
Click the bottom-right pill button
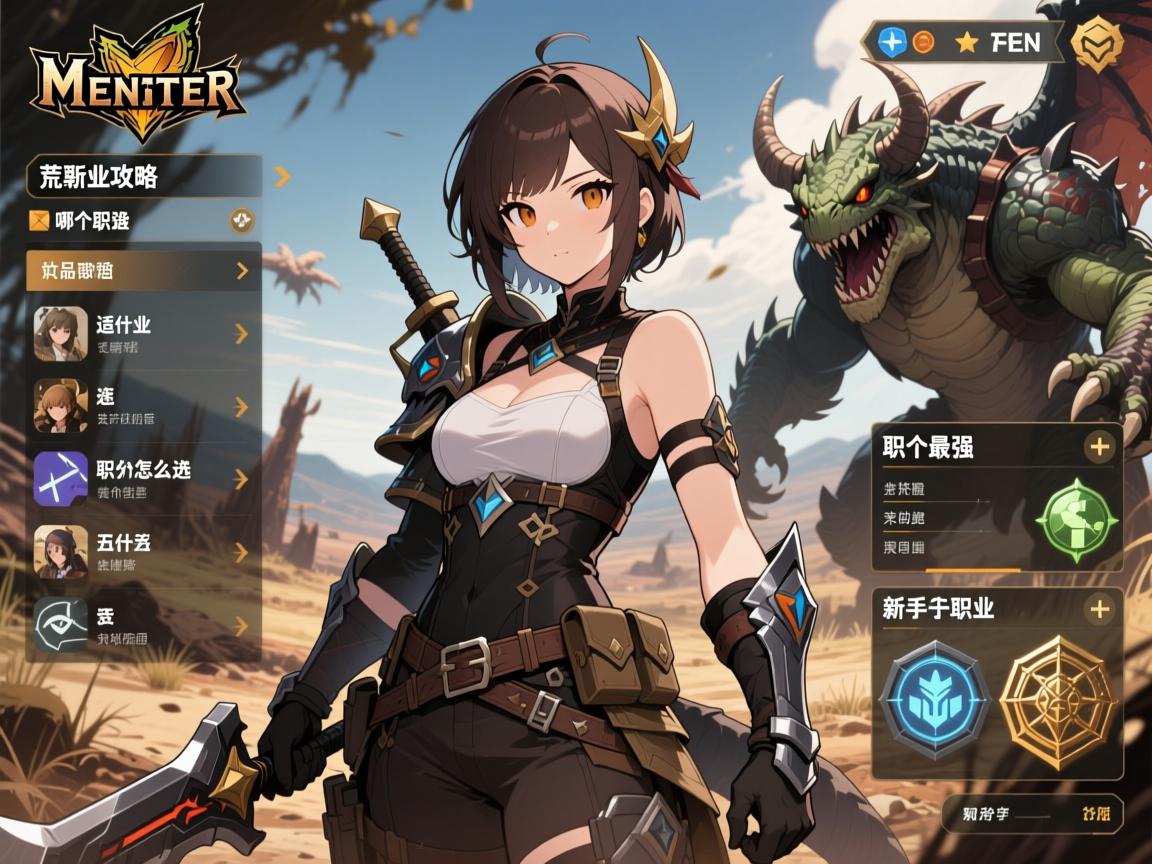pyautogui.click(x=1033, y=814)
